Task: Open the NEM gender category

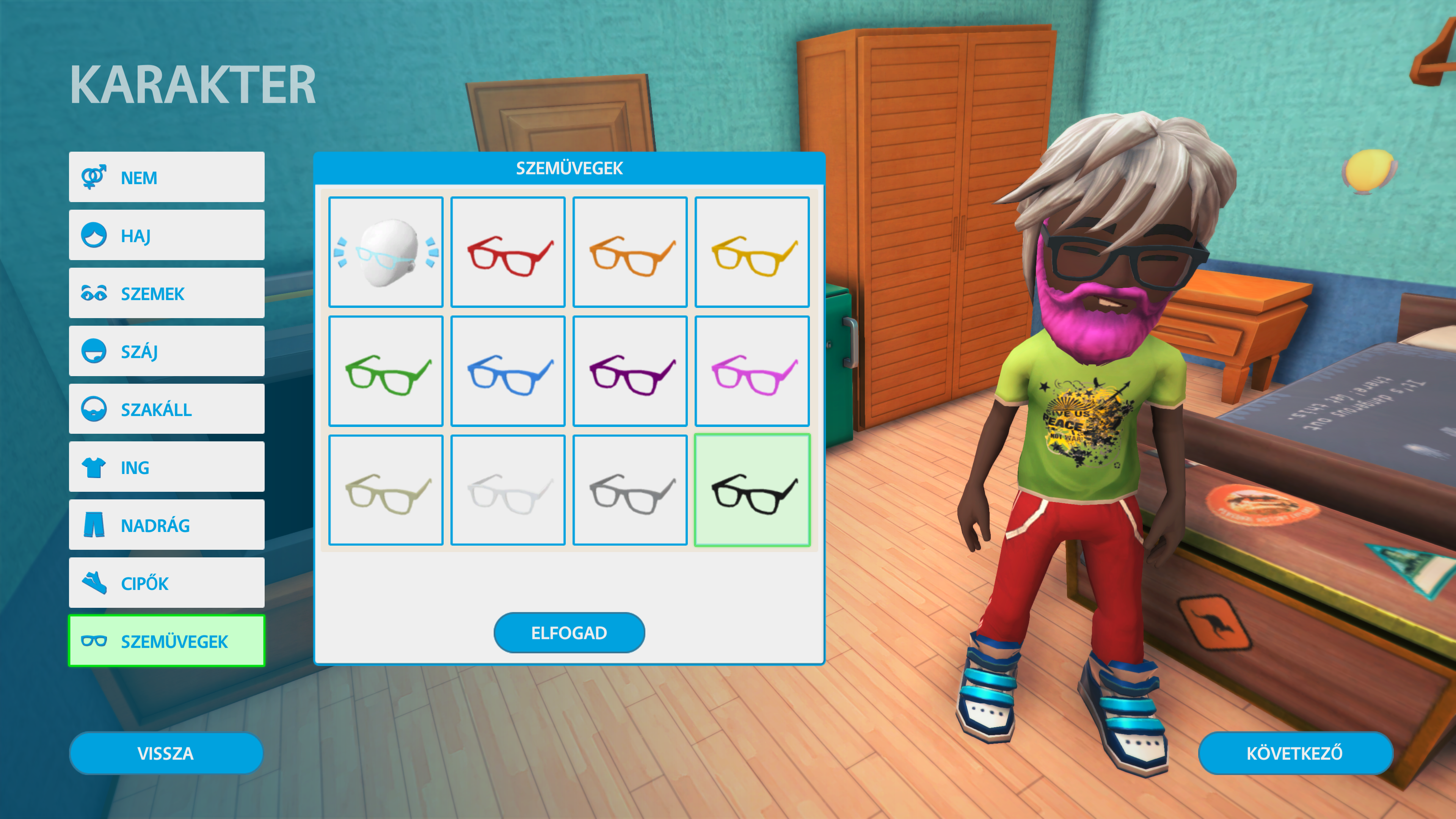Action: coord(167,177)
